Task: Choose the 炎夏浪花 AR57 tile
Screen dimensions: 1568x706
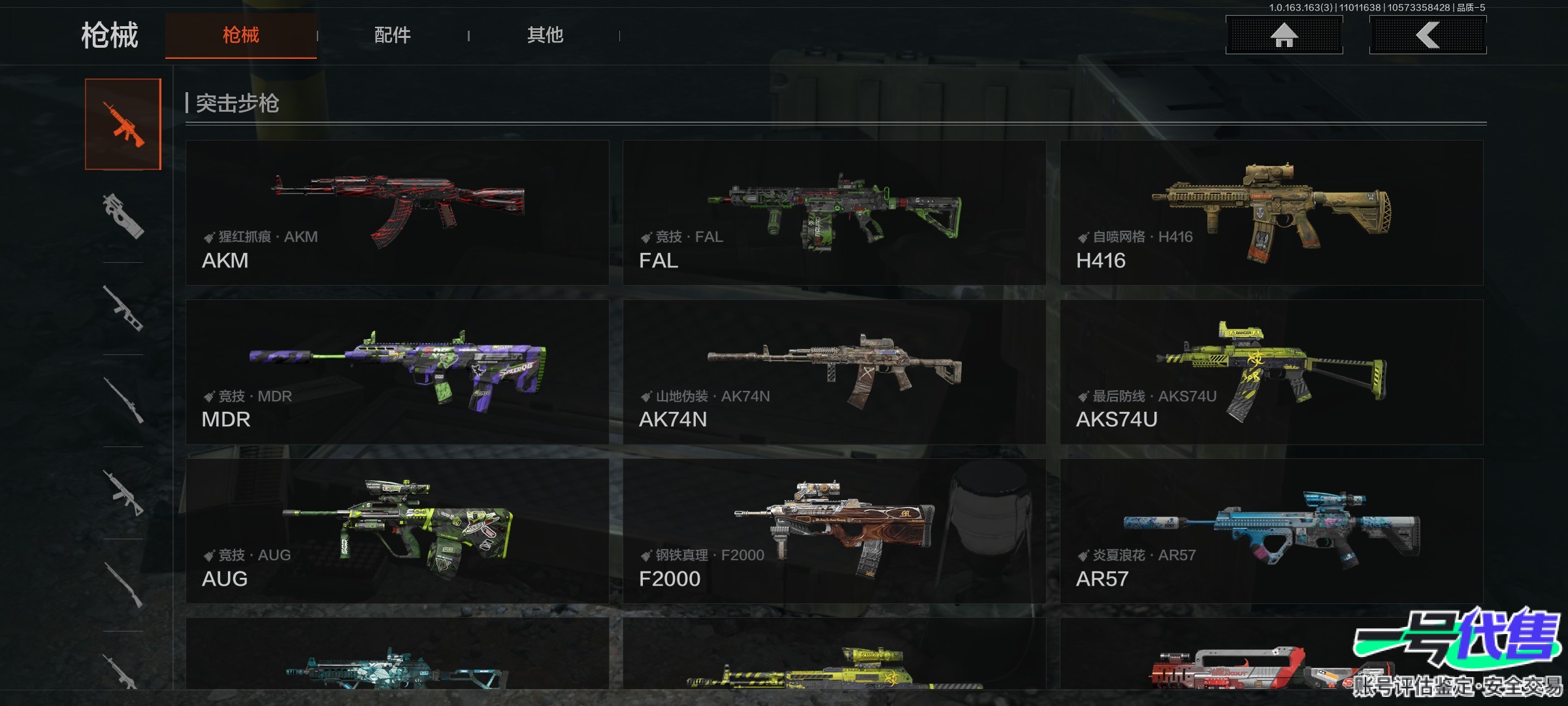Action: [x=1271, y=531]
